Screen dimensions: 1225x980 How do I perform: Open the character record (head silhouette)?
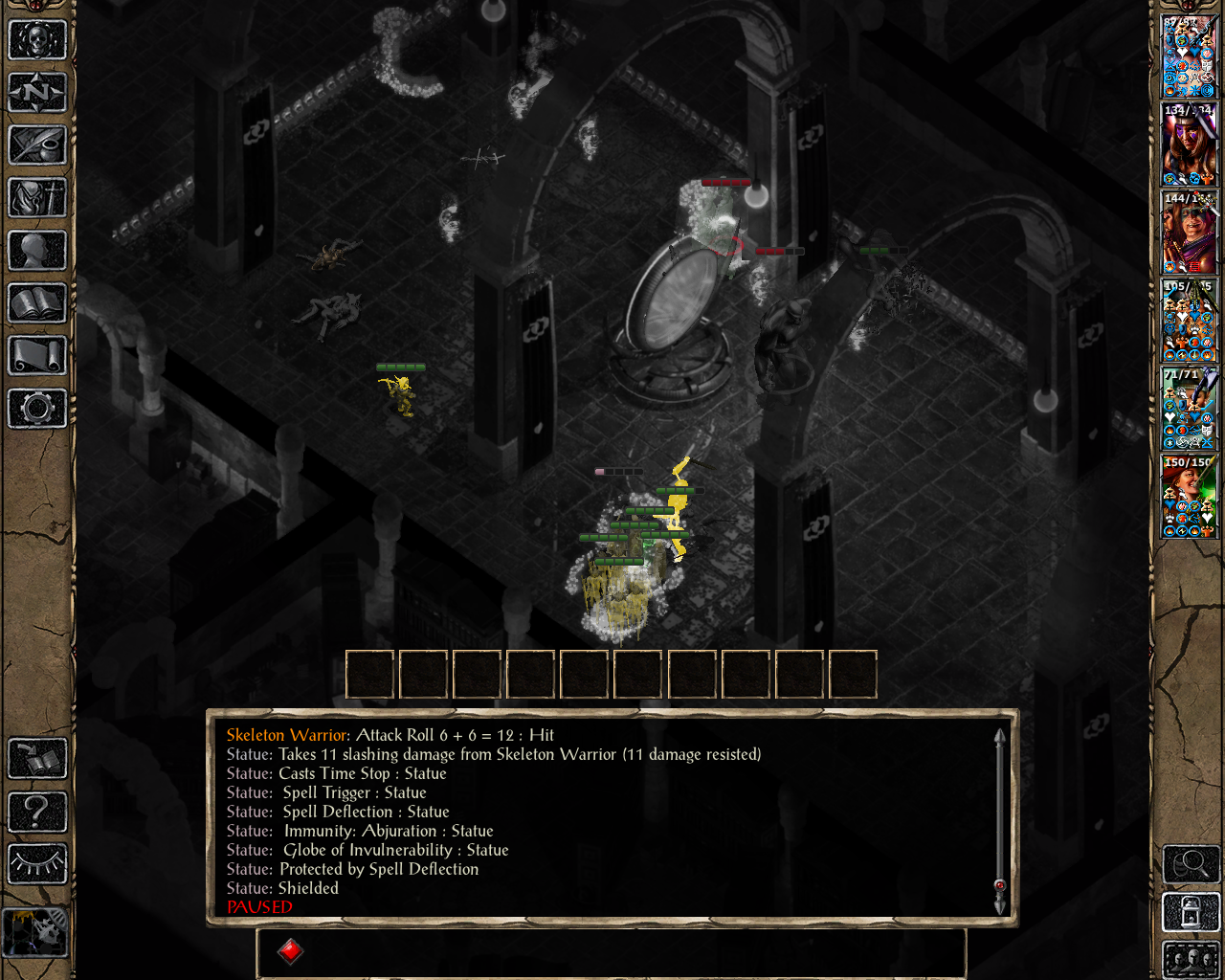37,251
